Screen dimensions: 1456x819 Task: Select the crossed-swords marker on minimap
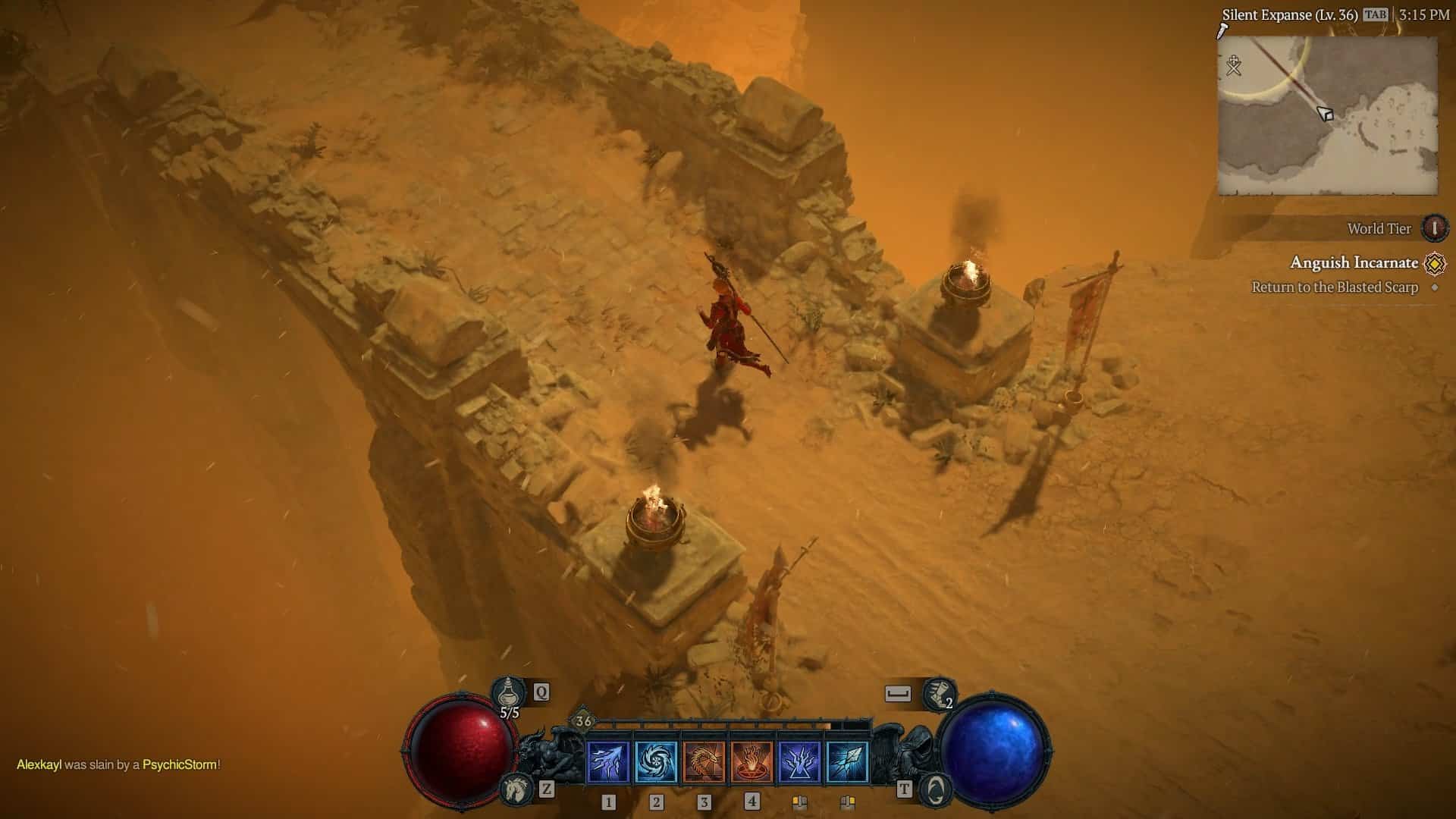coord(1234,66)
